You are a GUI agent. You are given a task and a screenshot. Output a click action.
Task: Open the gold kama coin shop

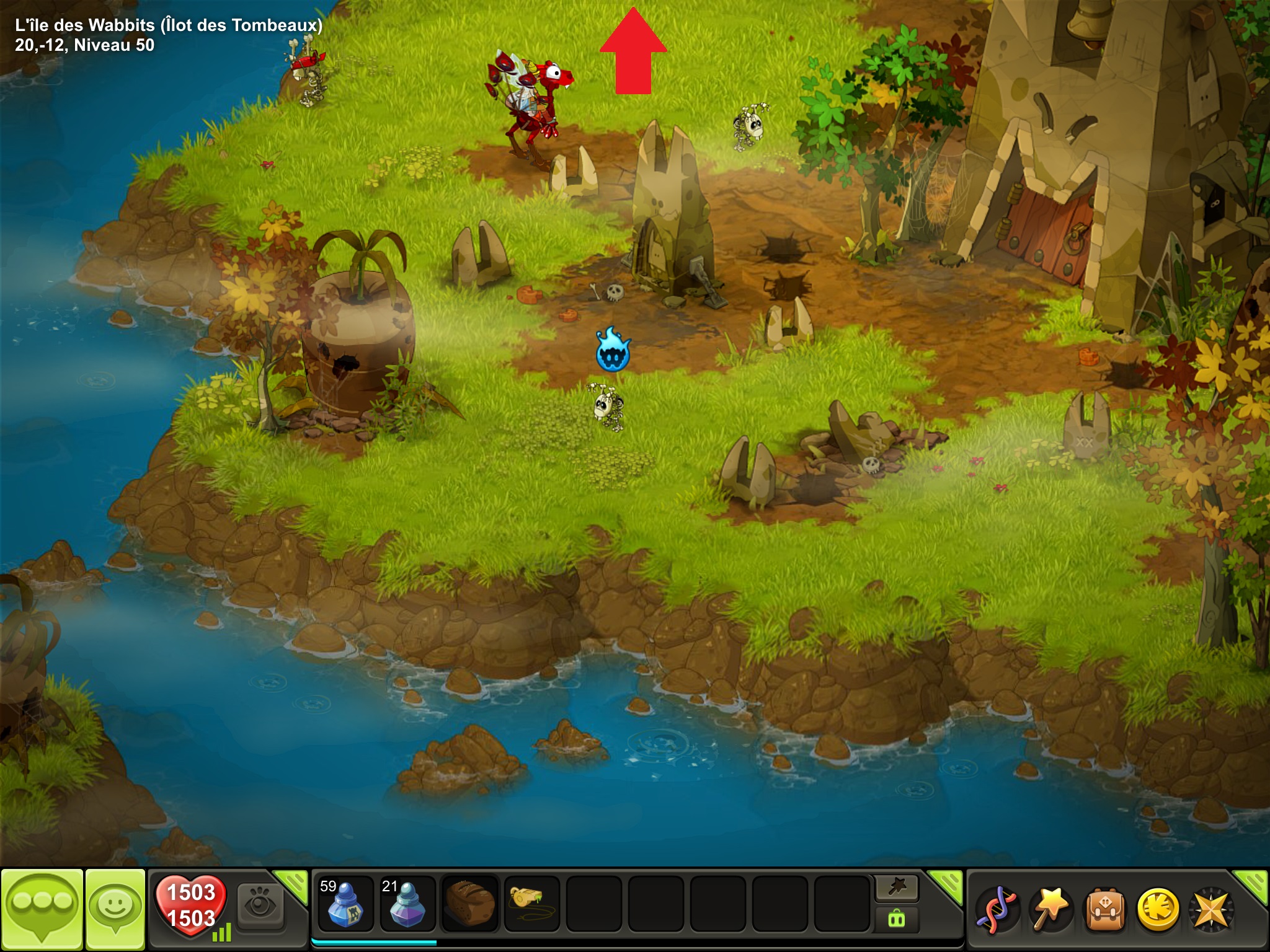click(1157, 909)
